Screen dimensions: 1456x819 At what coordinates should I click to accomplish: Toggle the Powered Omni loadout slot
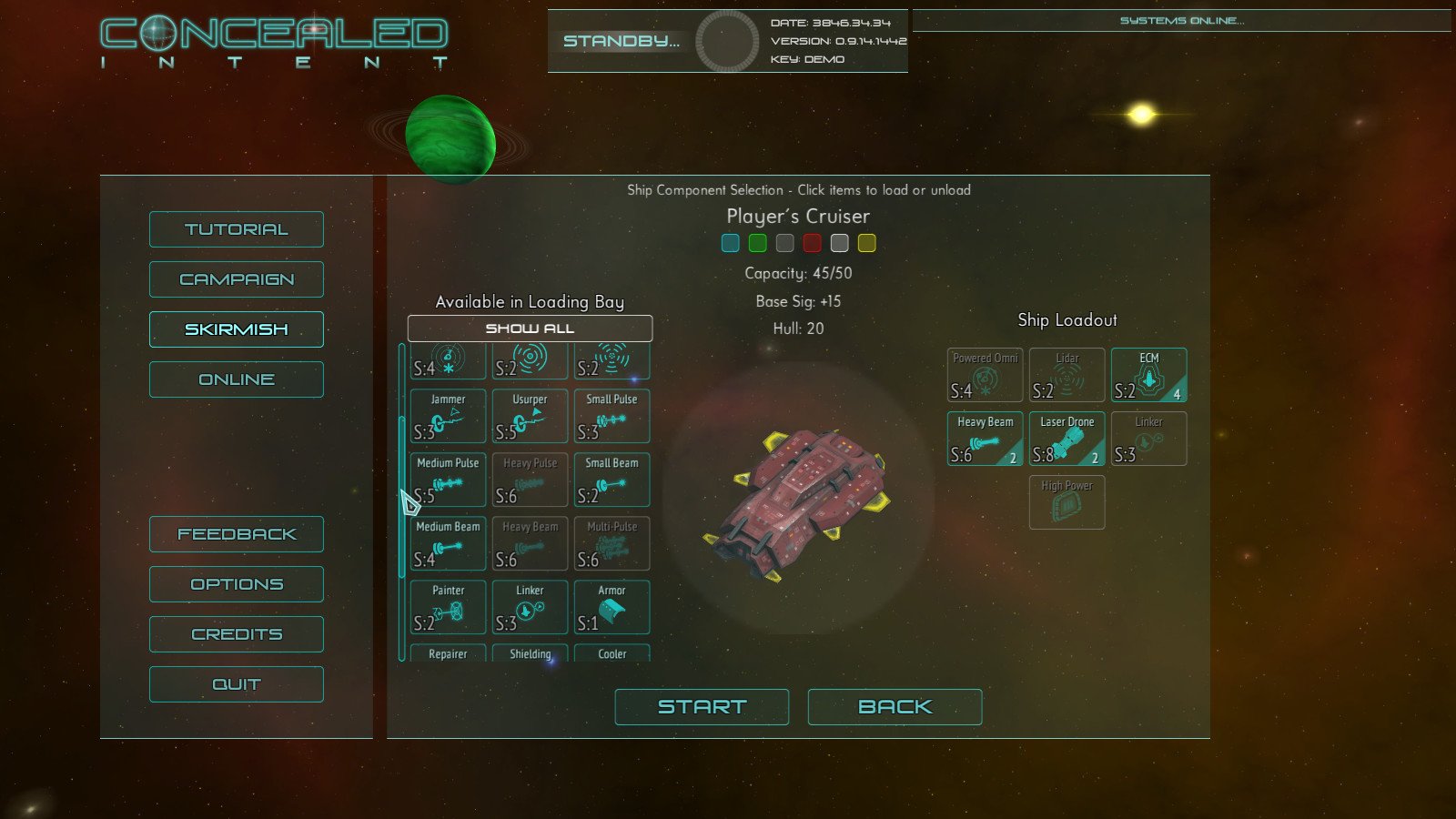click(x=985, y=374)
